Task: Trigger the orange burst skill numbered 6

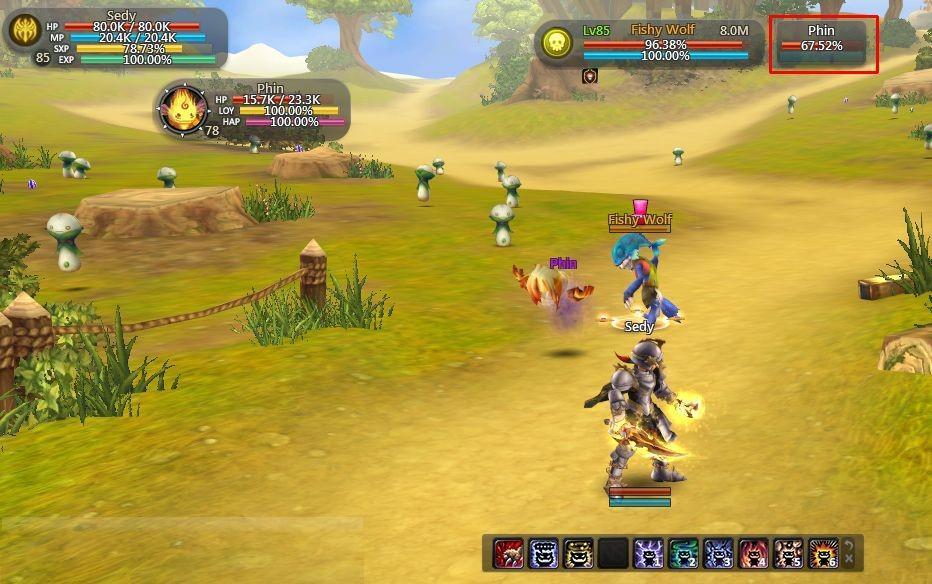Action: point(823,553)
